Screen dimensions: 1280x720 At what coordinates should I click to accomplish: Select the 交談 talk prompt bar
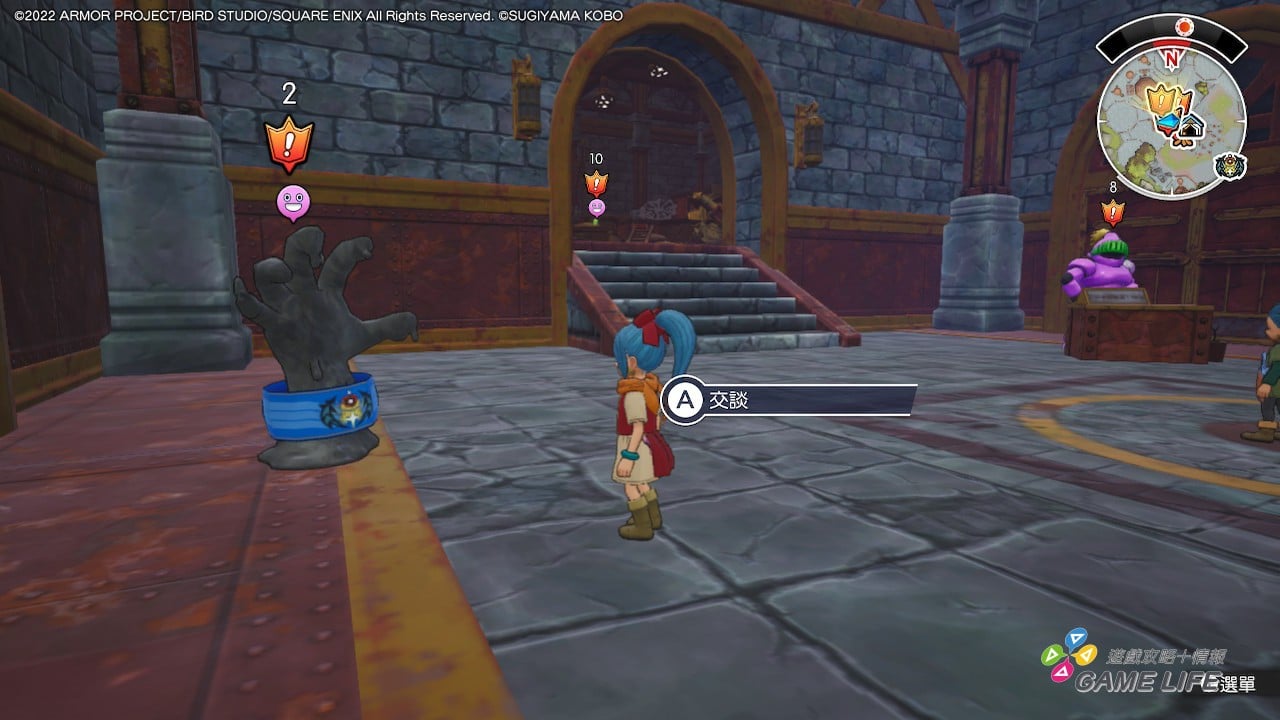pyautogui.click(x=790, y=400)
